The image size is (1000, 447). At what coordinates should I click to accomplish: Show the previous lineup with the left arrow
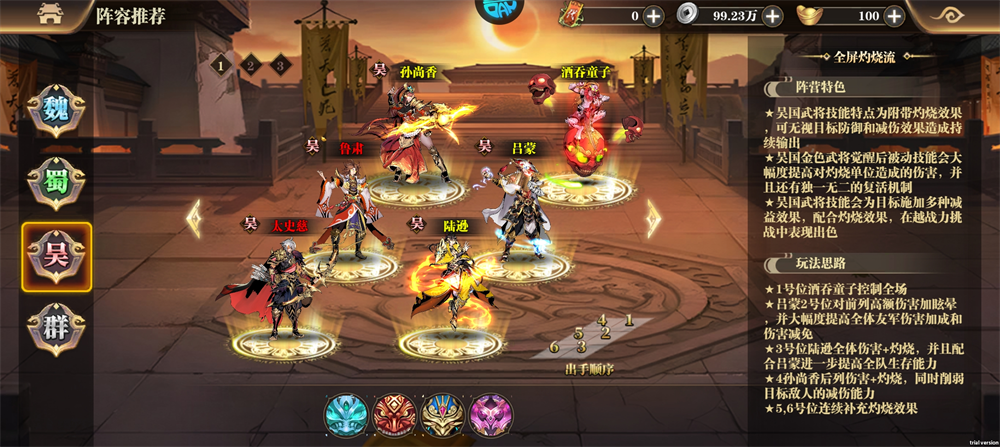(x=195, y=218)
